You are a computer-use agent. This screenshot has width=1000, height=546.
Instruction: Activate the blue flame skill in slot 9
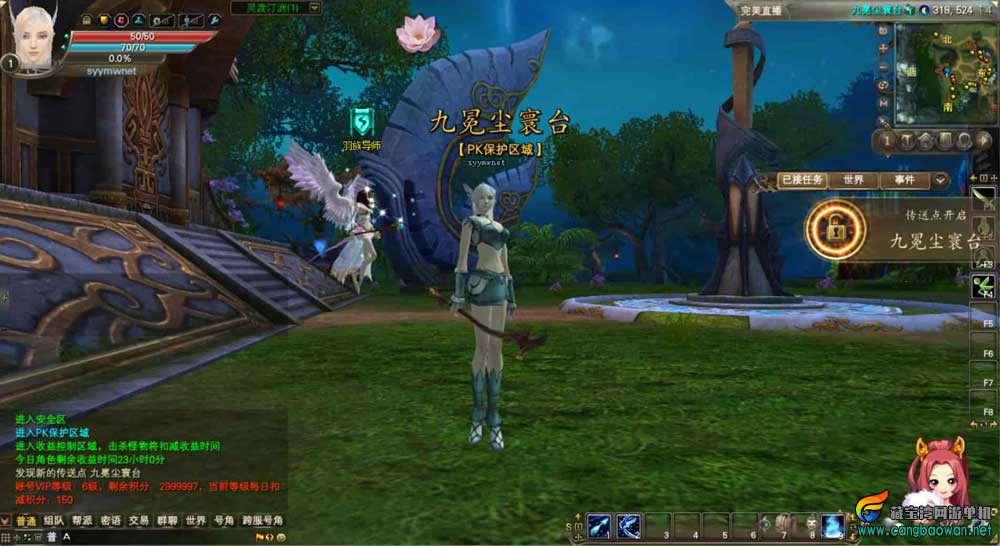point(832,524)
